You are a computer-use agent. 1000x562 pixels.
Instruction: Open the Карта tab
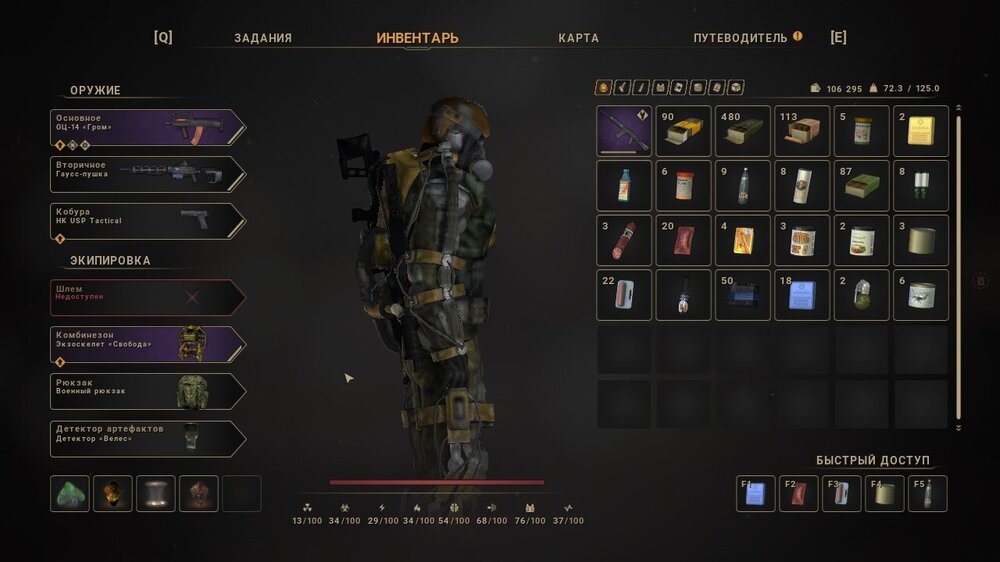[578, 38]
